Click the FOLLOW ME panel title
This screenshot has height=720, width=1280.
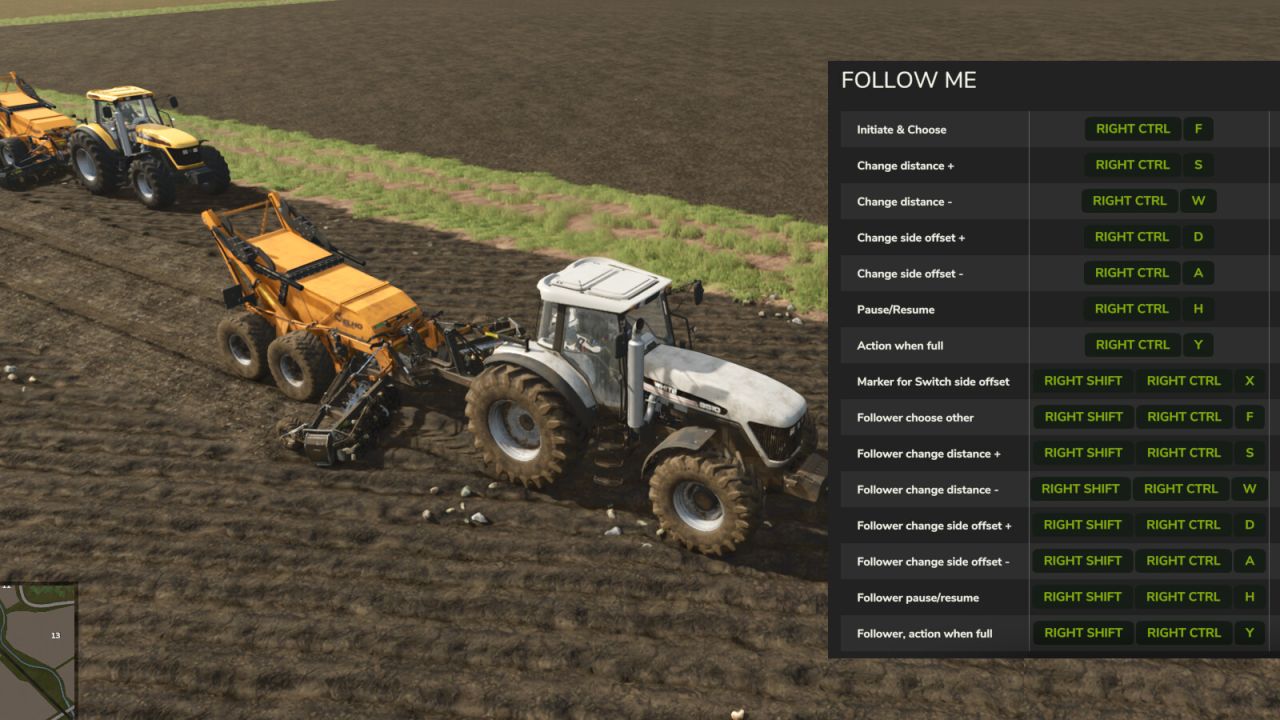point(910,80)
